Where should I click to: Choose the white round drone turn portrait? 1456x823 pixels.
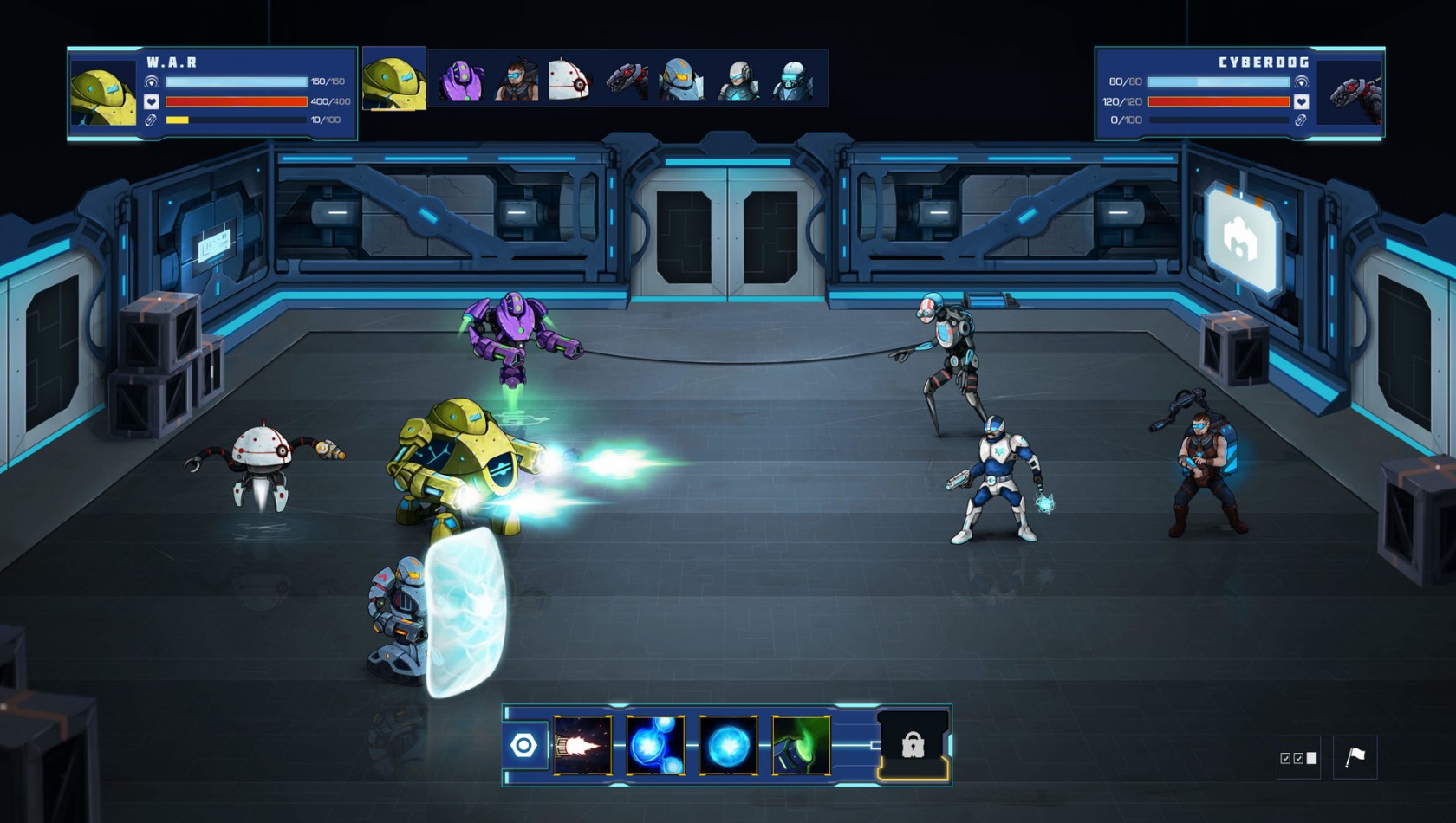point(570,81)
